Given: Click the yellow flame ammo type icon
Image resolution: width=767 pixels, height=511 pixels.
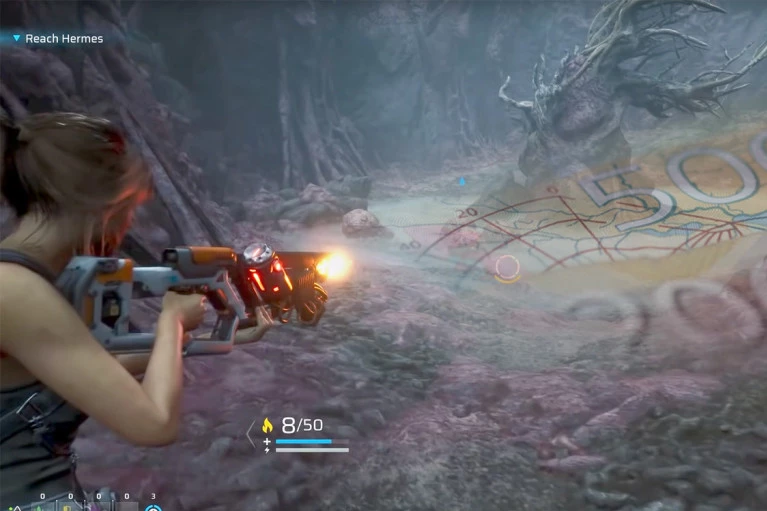Looking at the screenshot, I should point(267,425).
